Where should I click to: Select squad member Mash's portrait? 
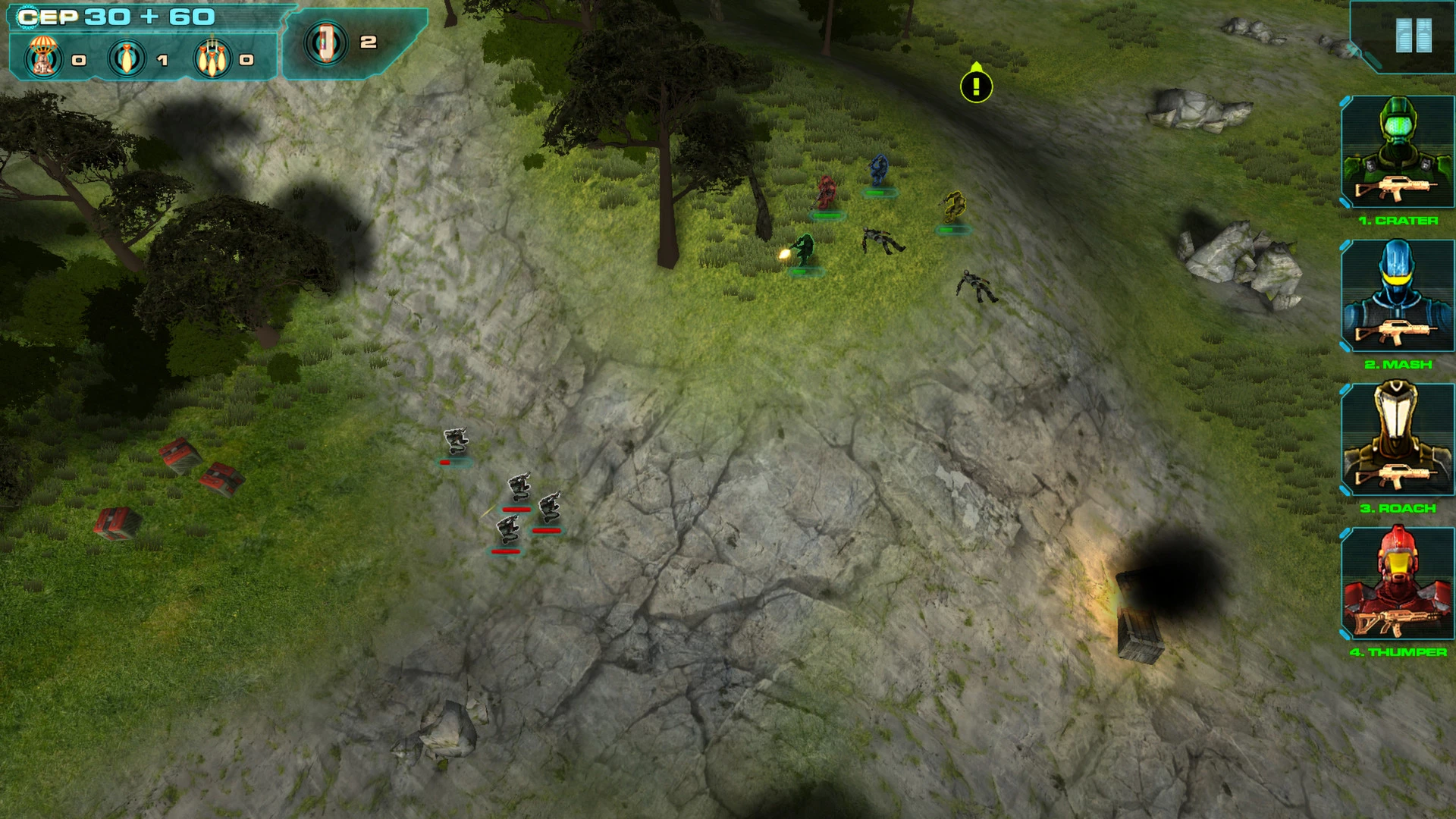[x=1397, y=296]
